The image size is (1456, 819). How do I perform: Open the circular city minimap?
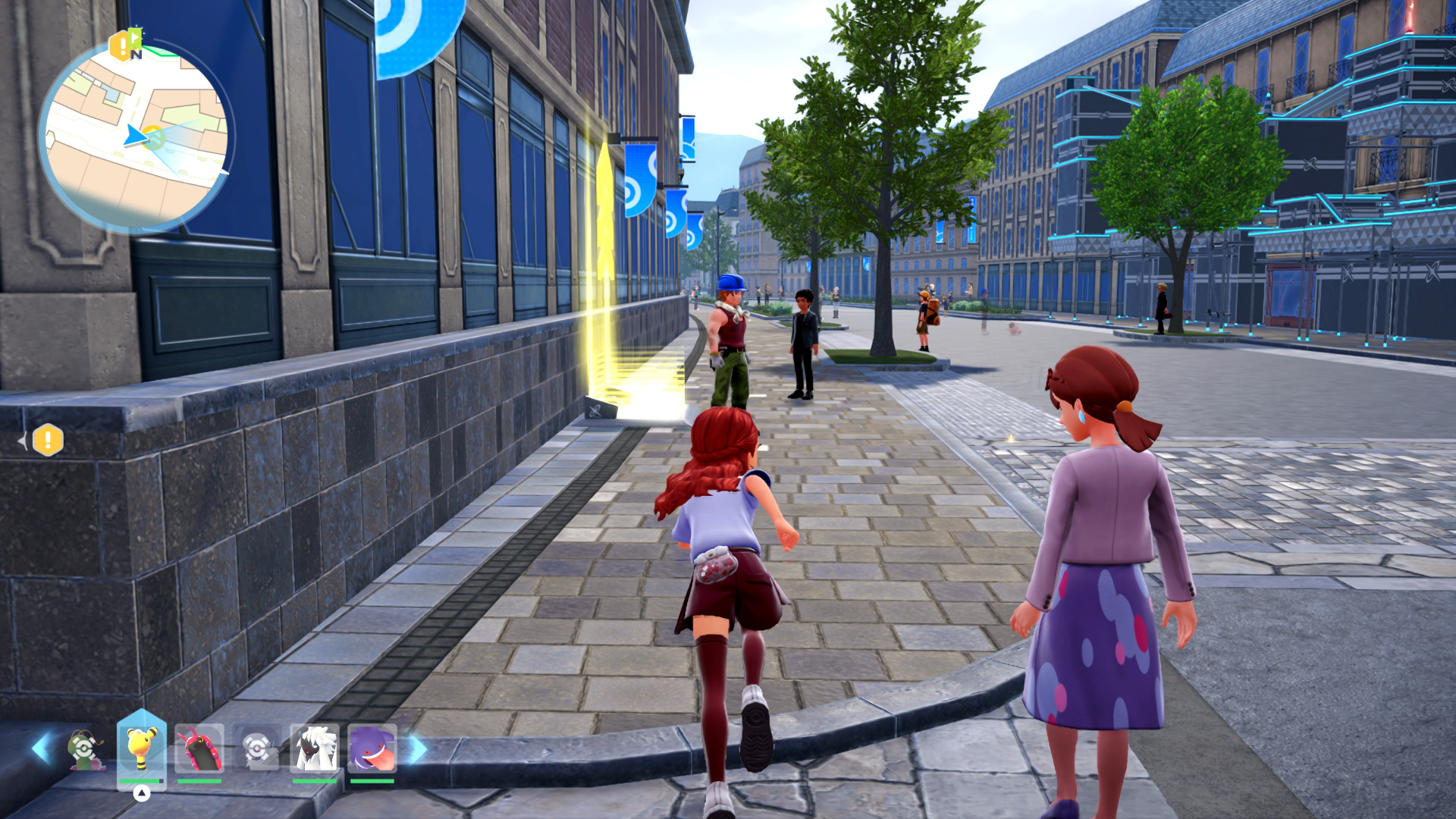(135, 137)
